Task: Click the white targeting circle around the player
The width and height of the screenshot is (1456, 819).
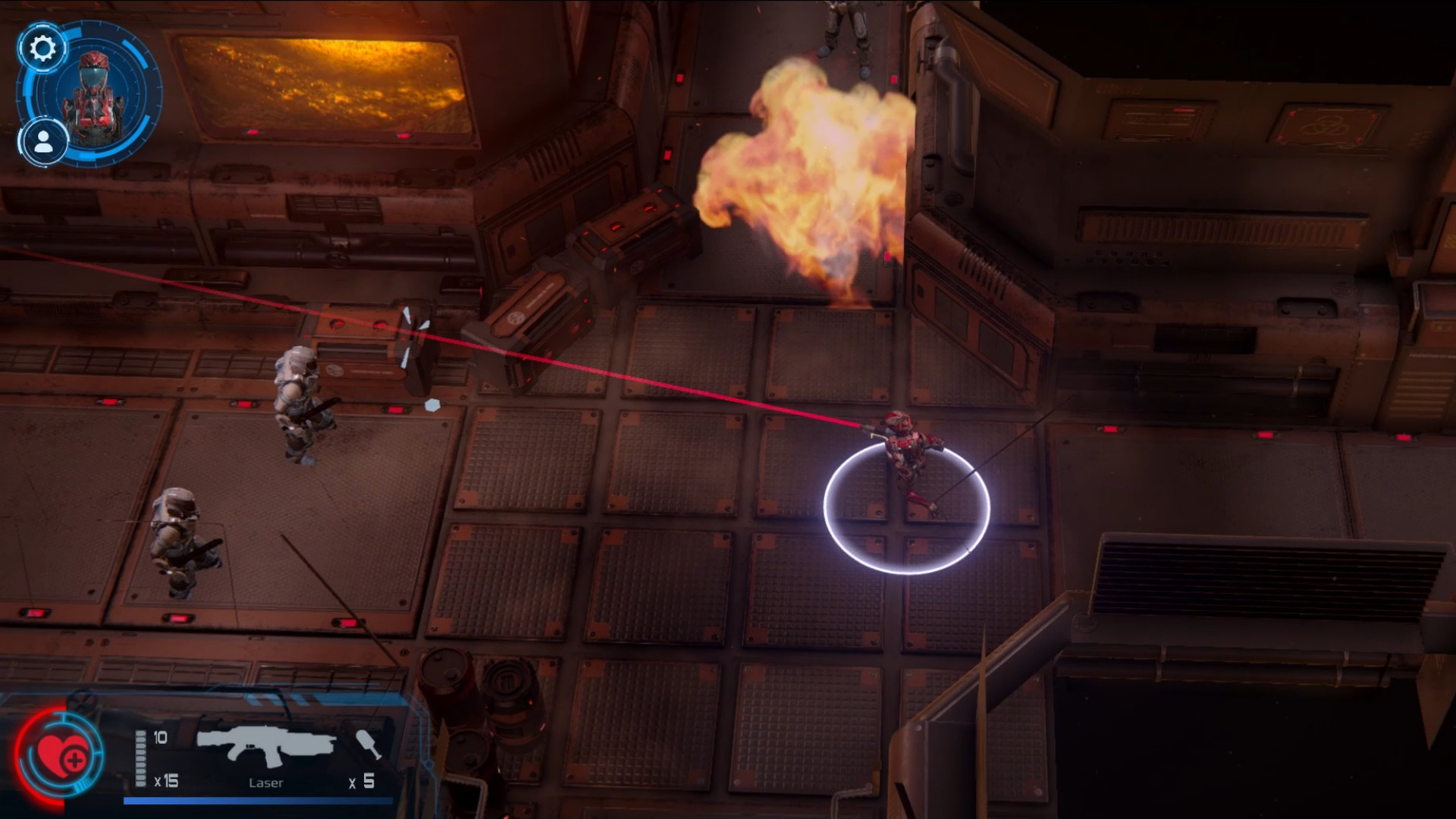Action: 907,508
